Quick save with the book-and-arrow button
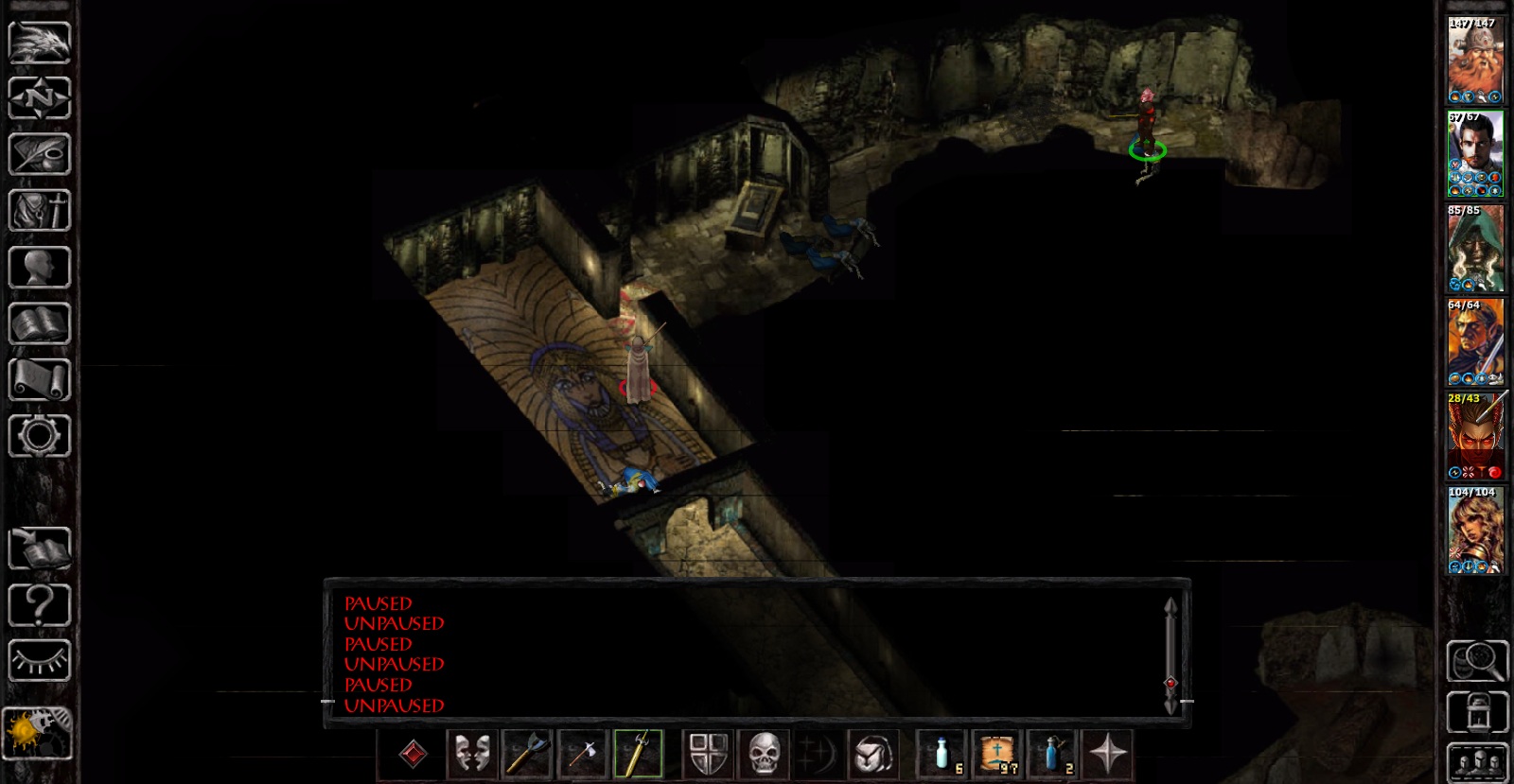 pos(40,549)
